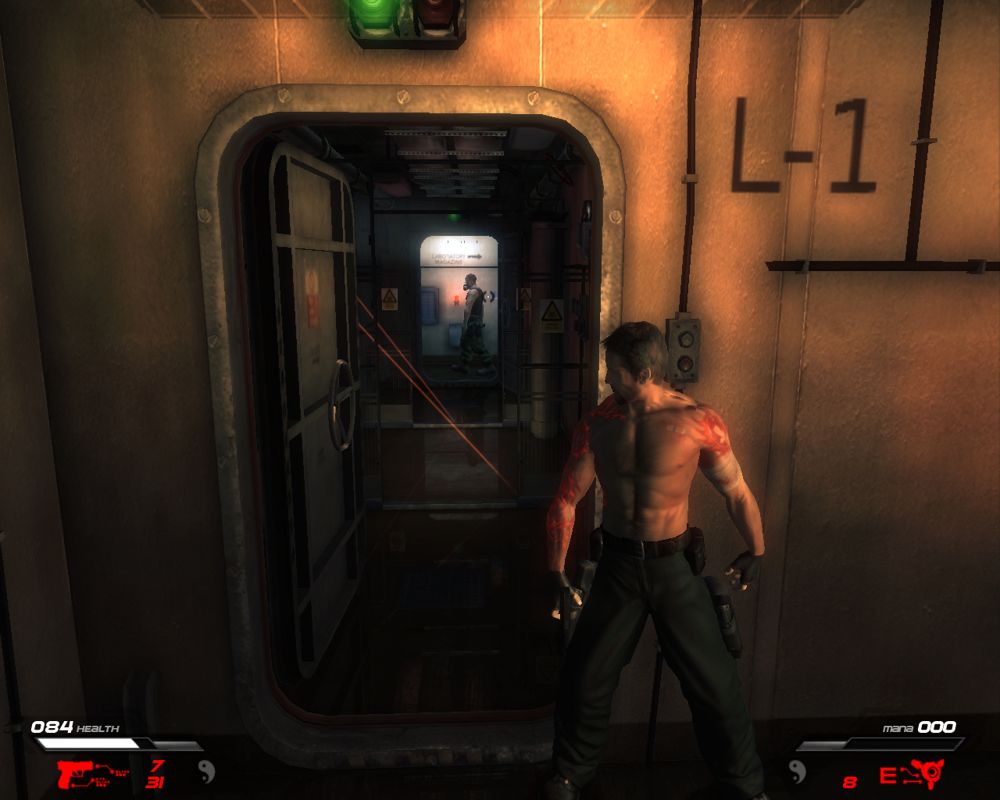The width and height of the screenshot is (1000, 800).
Task: Click the yin-yang symbol under the mana bar
Action: pyautogui.click(x=798, y=770)
